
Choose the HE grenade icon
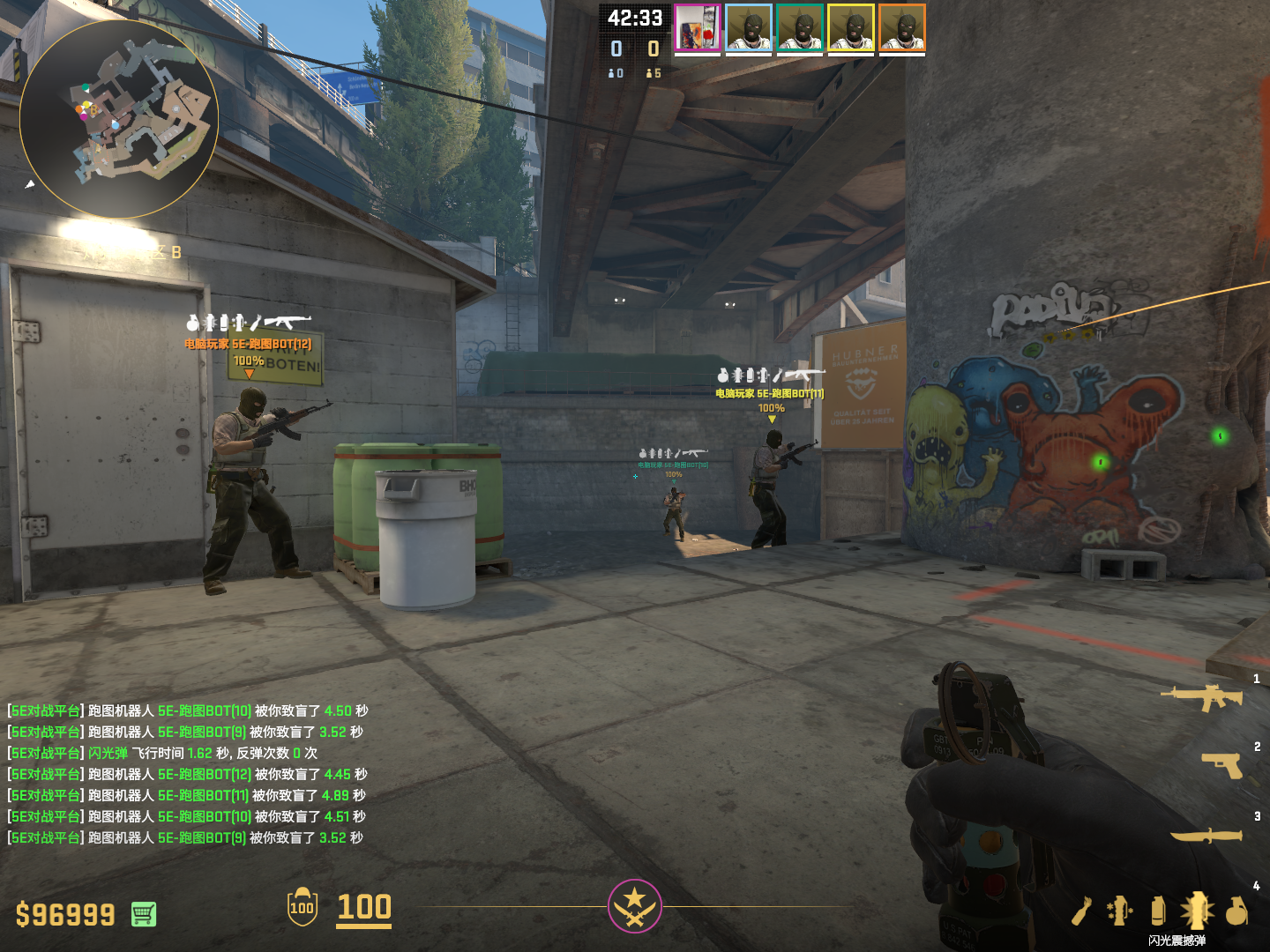[x=1236, y=911]
